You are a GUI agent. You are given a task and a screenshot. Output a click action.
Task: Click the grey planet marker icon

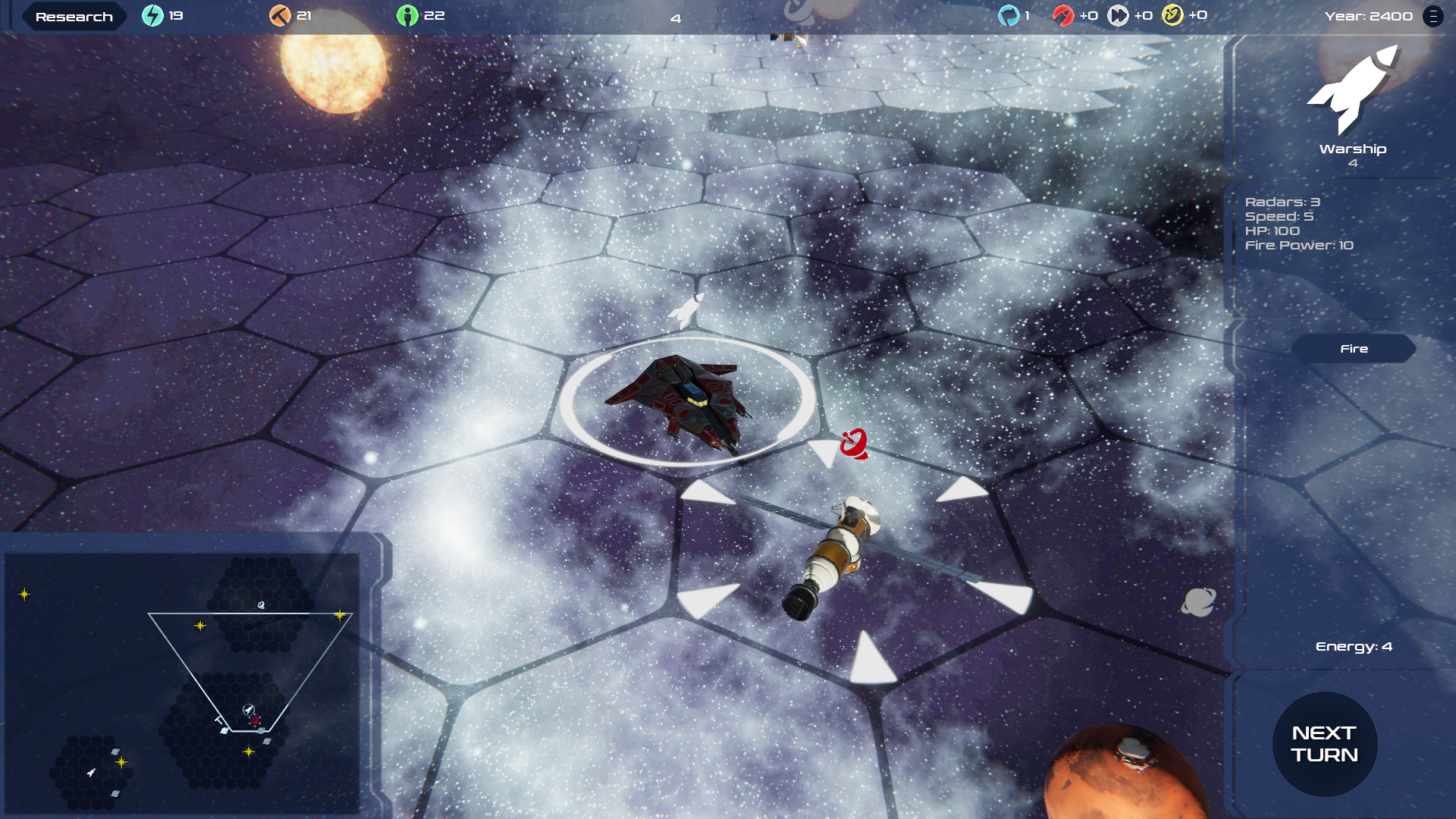[x=1198, y=602]
